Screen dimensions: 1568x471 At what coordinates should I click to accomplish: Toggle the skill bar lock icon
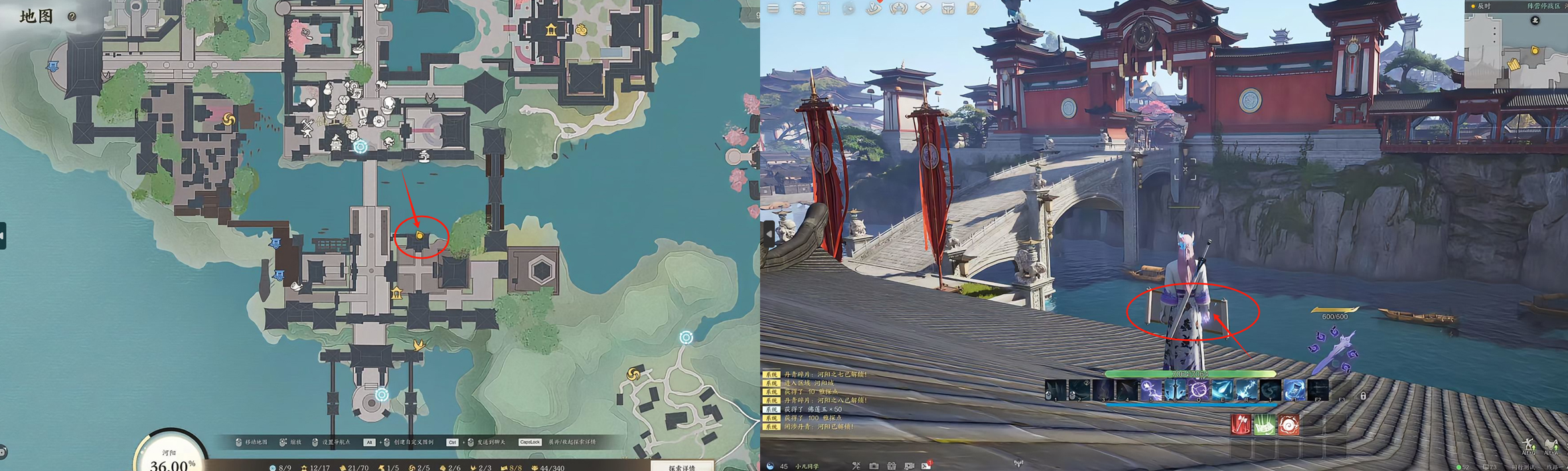pyautogui.click(x=1363, y=396)
